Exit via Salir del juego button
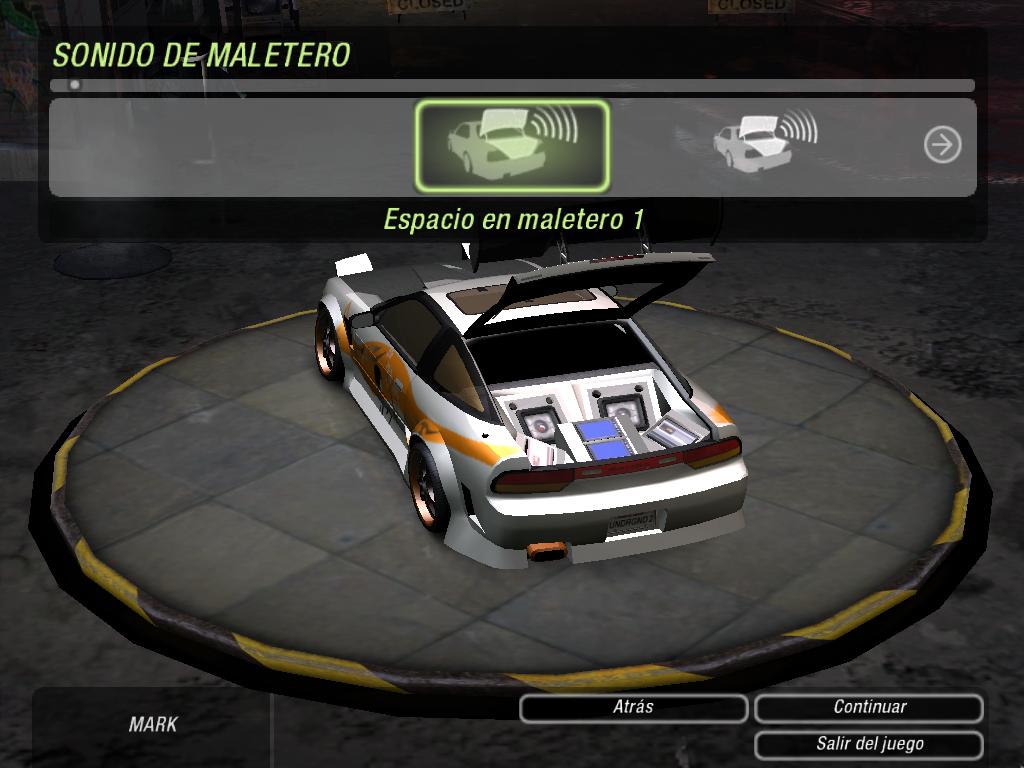The height and width of the screenshot is (768, 1024). point(869,744)
